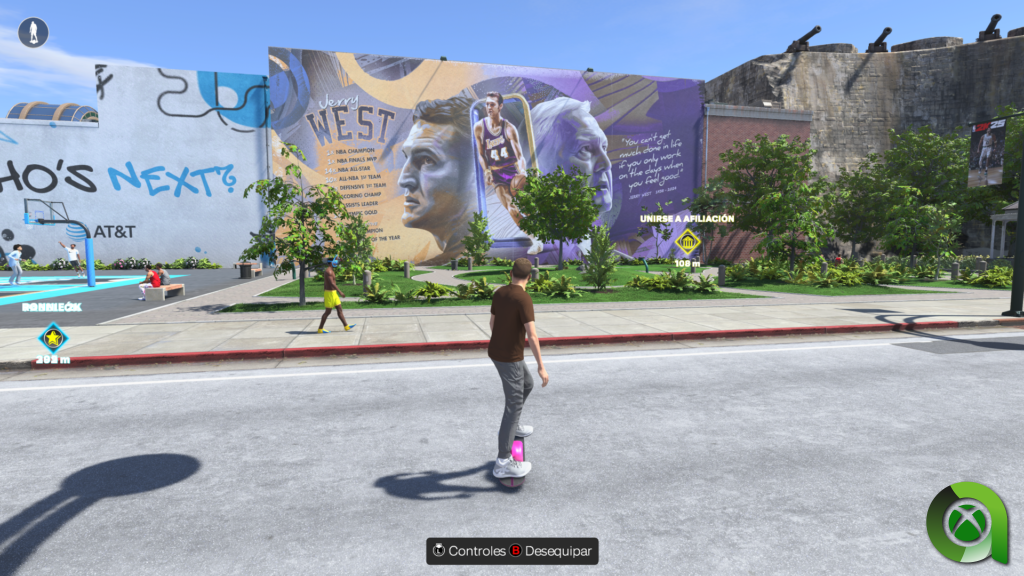Screen dimensions: 1024x576
Task: Click the player silhouette icon
Action: tap(33, 33)
